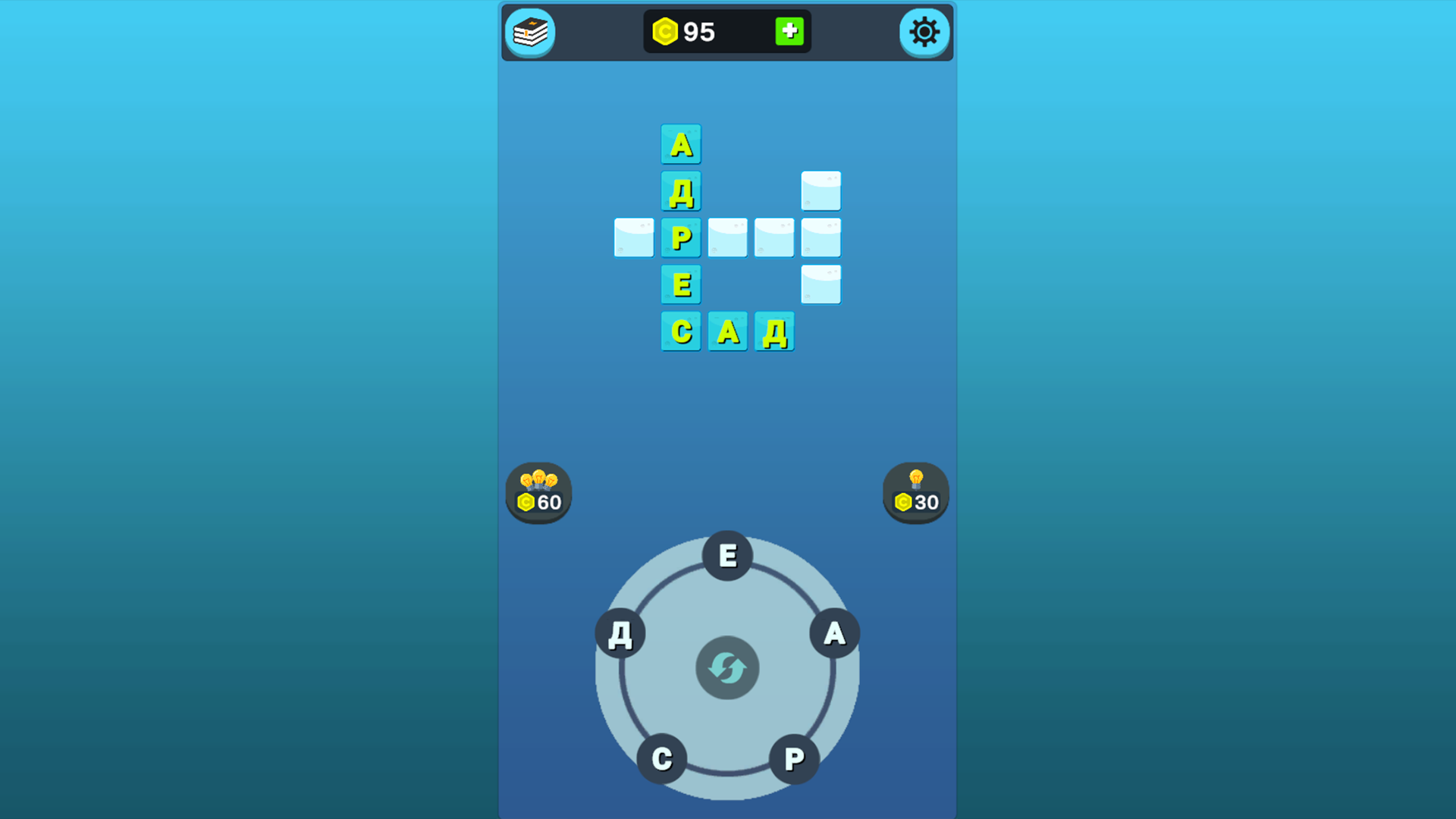Tap the Д tile in word САД
This screenshot has height=819, width=1456.
click(x=773, y=331)
